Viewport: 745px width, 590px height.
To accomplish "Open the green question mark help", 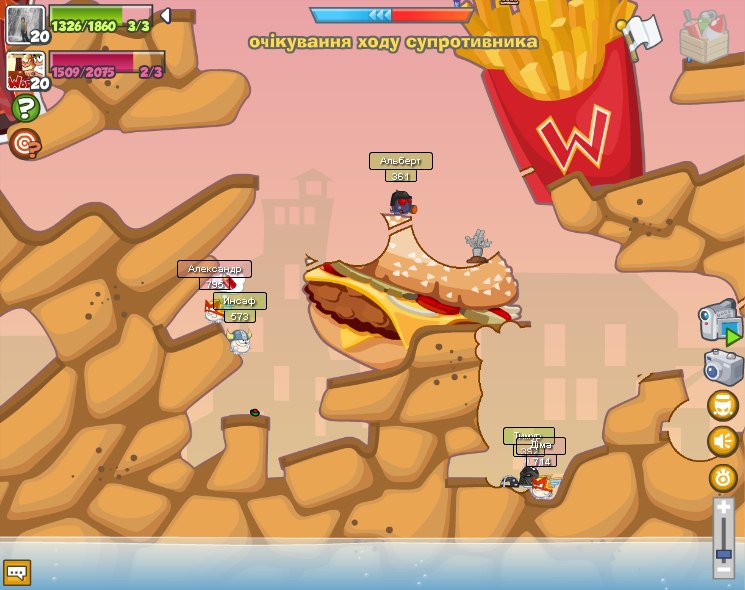I will tap(25, 108).
